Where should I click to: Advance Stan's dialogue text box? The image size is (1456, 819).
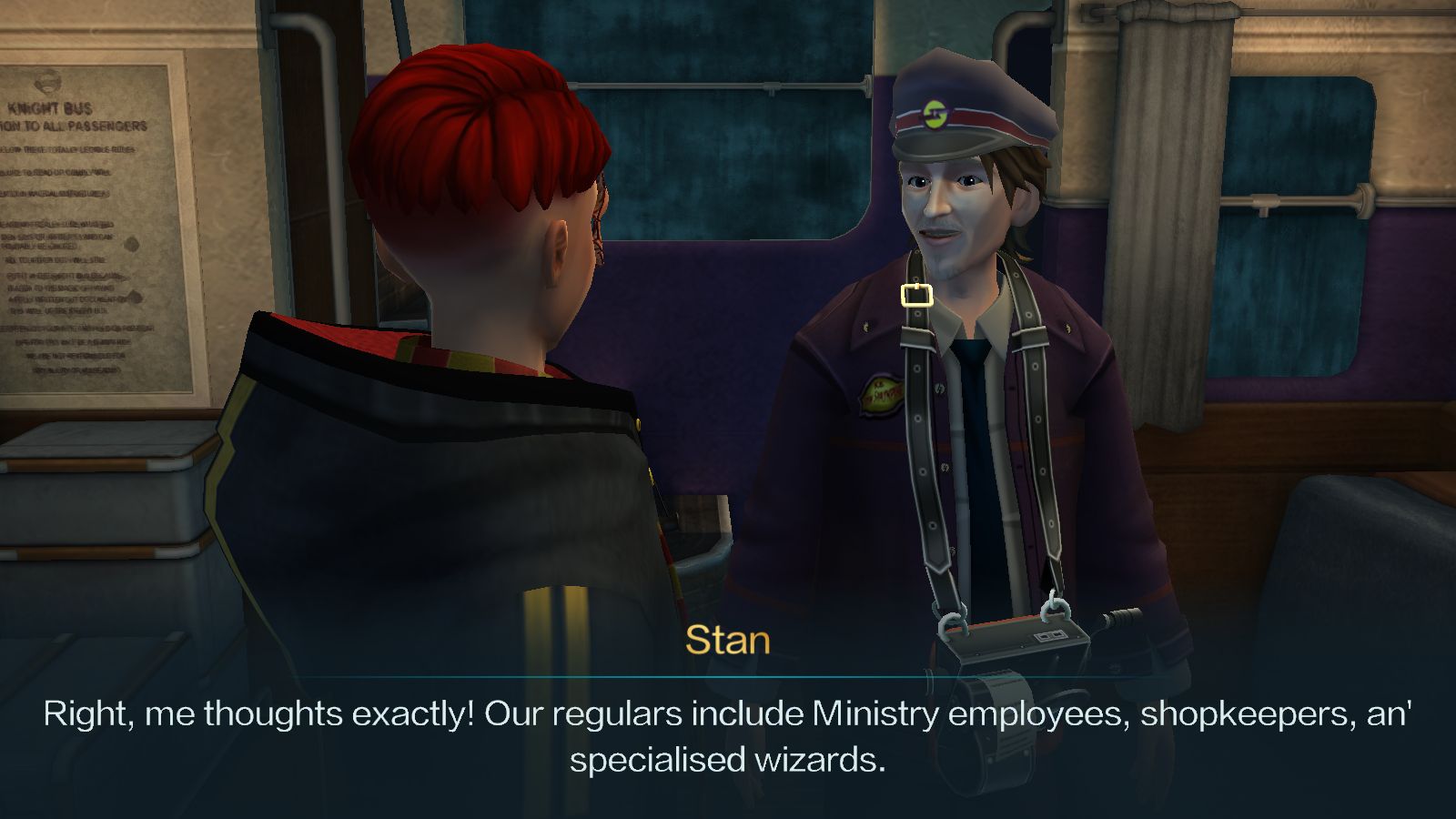[728, 735]
